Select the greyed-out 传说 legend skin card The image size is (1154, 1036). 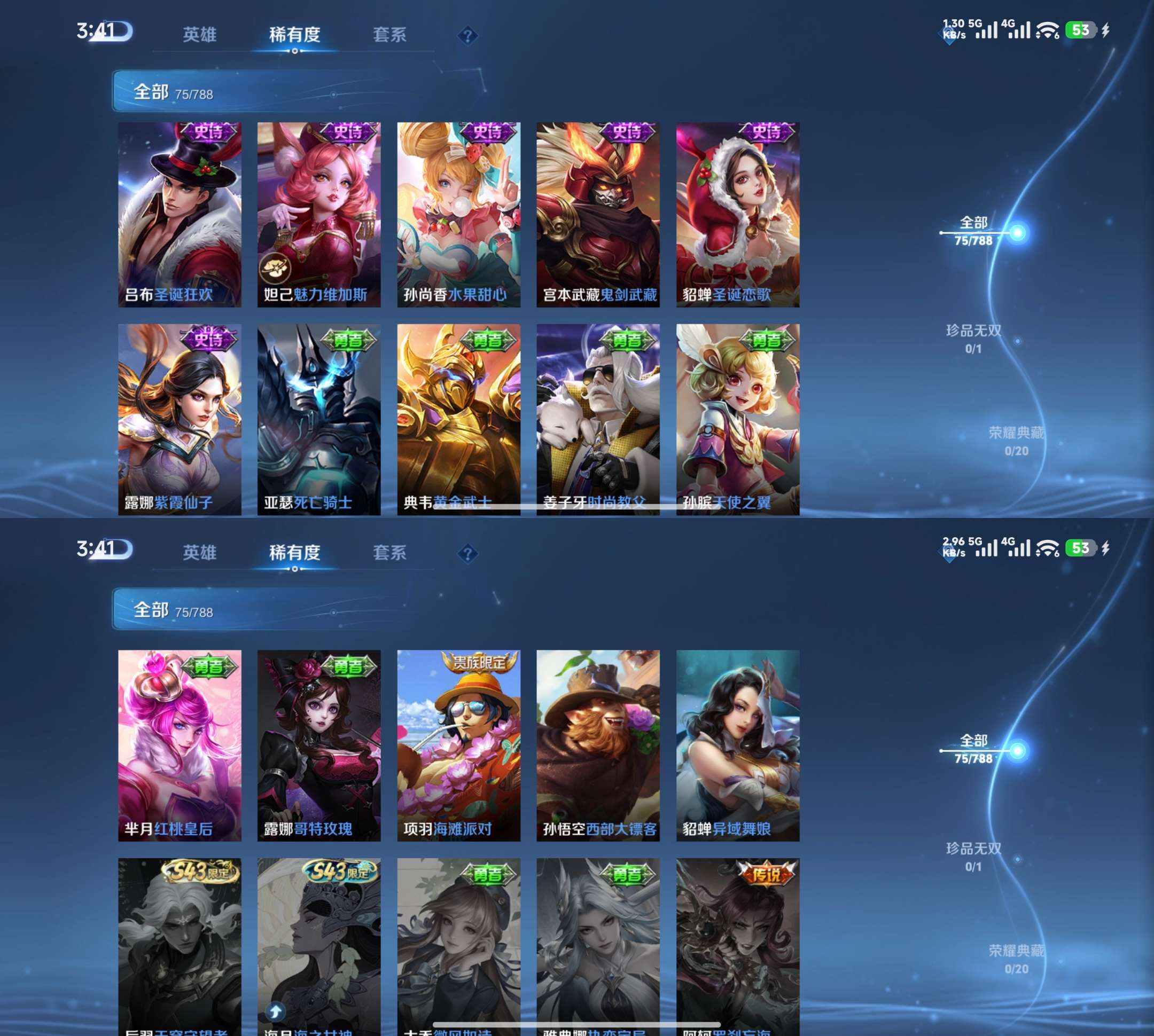coord(738,945)
